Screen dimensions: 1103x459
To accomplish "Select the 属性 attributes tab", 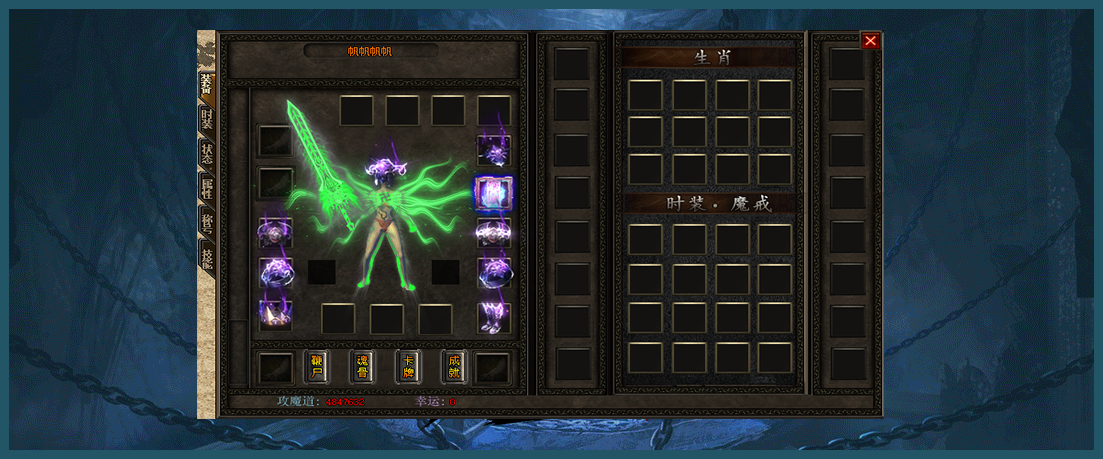I will click(x=206, y=188).
